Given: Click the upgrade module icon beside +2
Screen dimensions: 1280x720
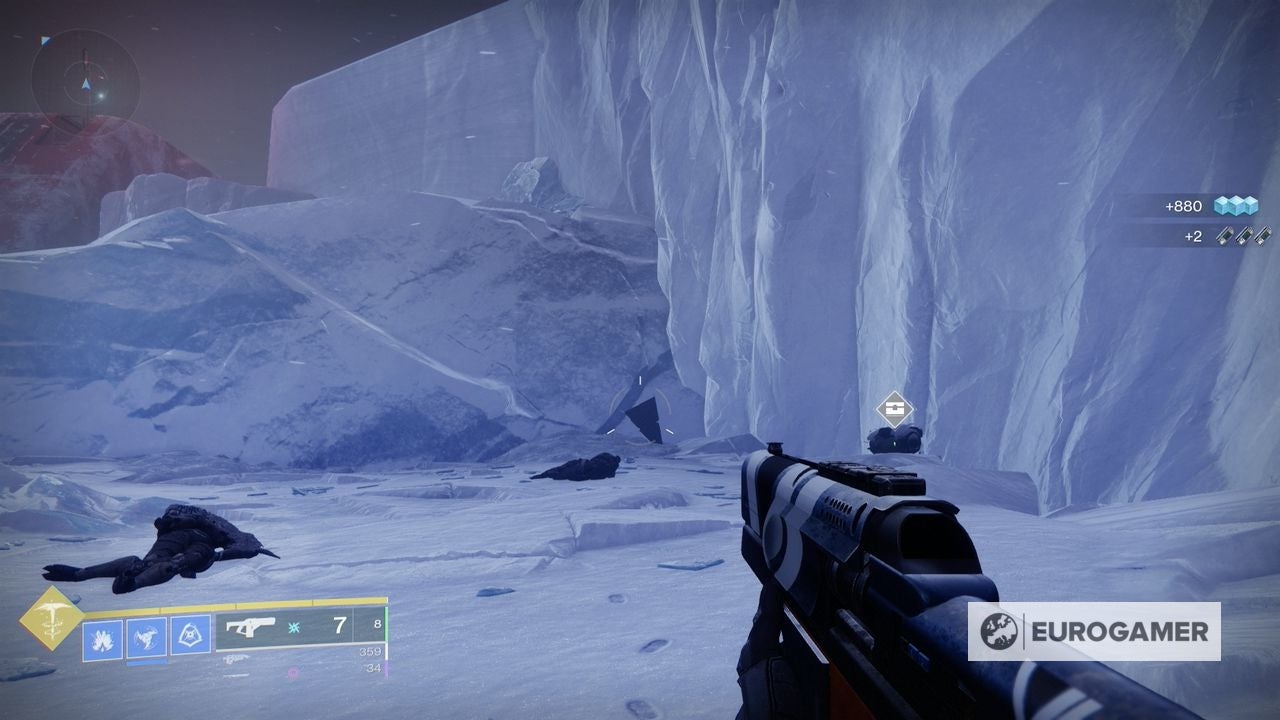Looking at the screenshot, I should [x=1243, y=236].
